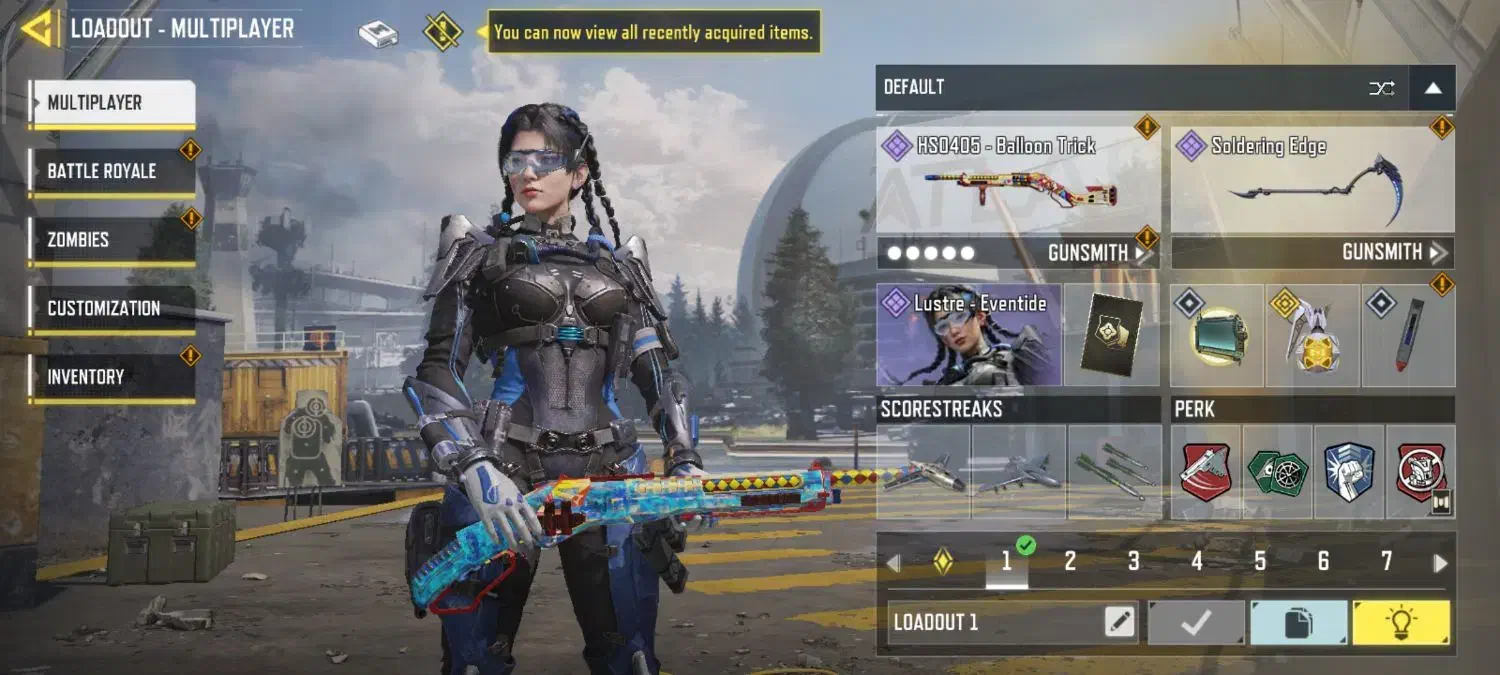1500x675 pixels.
Task: Switch to loadout slot 2
Action: coord(1070,562)
